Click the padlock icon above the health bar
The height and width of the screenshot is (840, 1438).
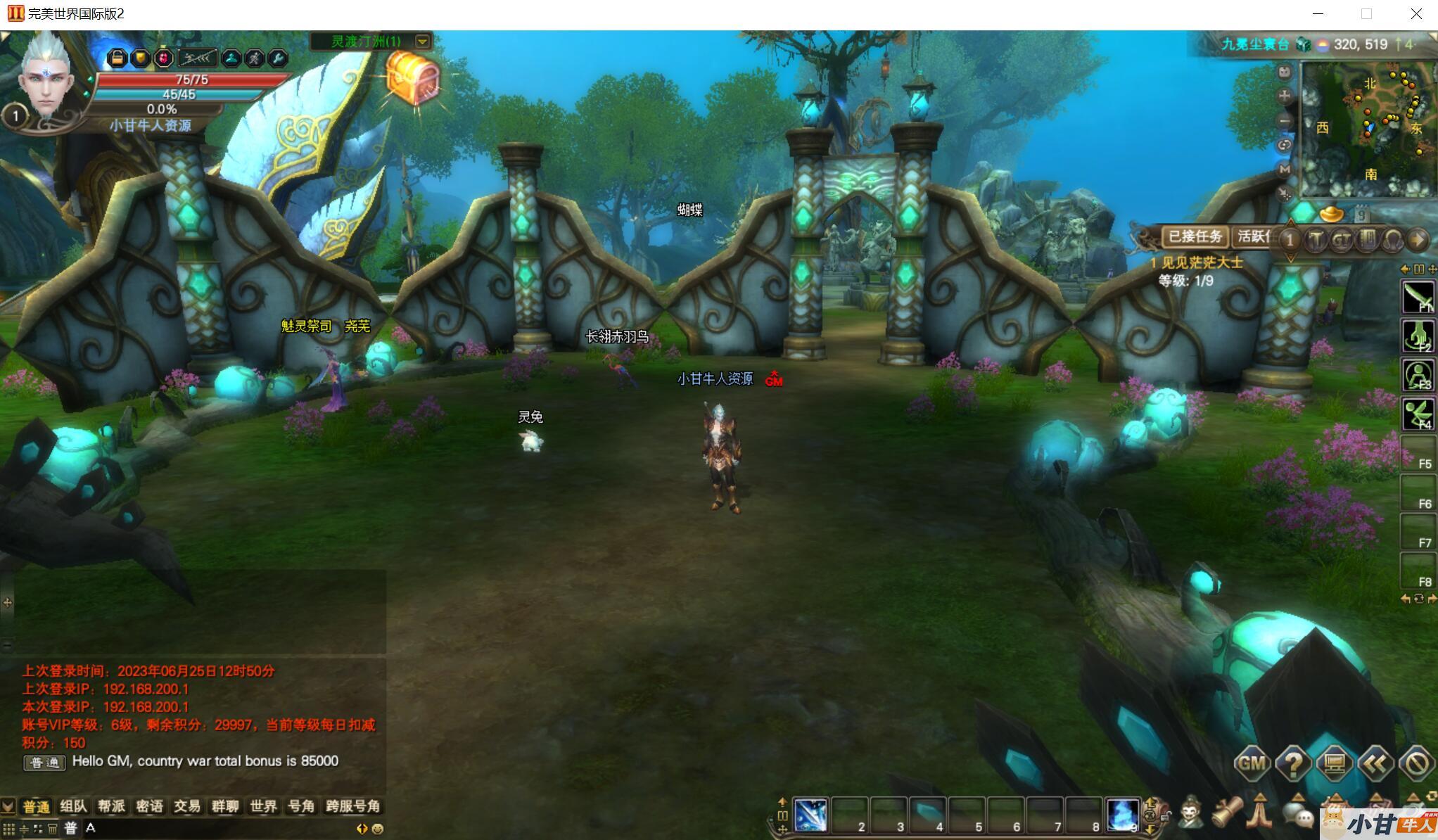point(117,58)
